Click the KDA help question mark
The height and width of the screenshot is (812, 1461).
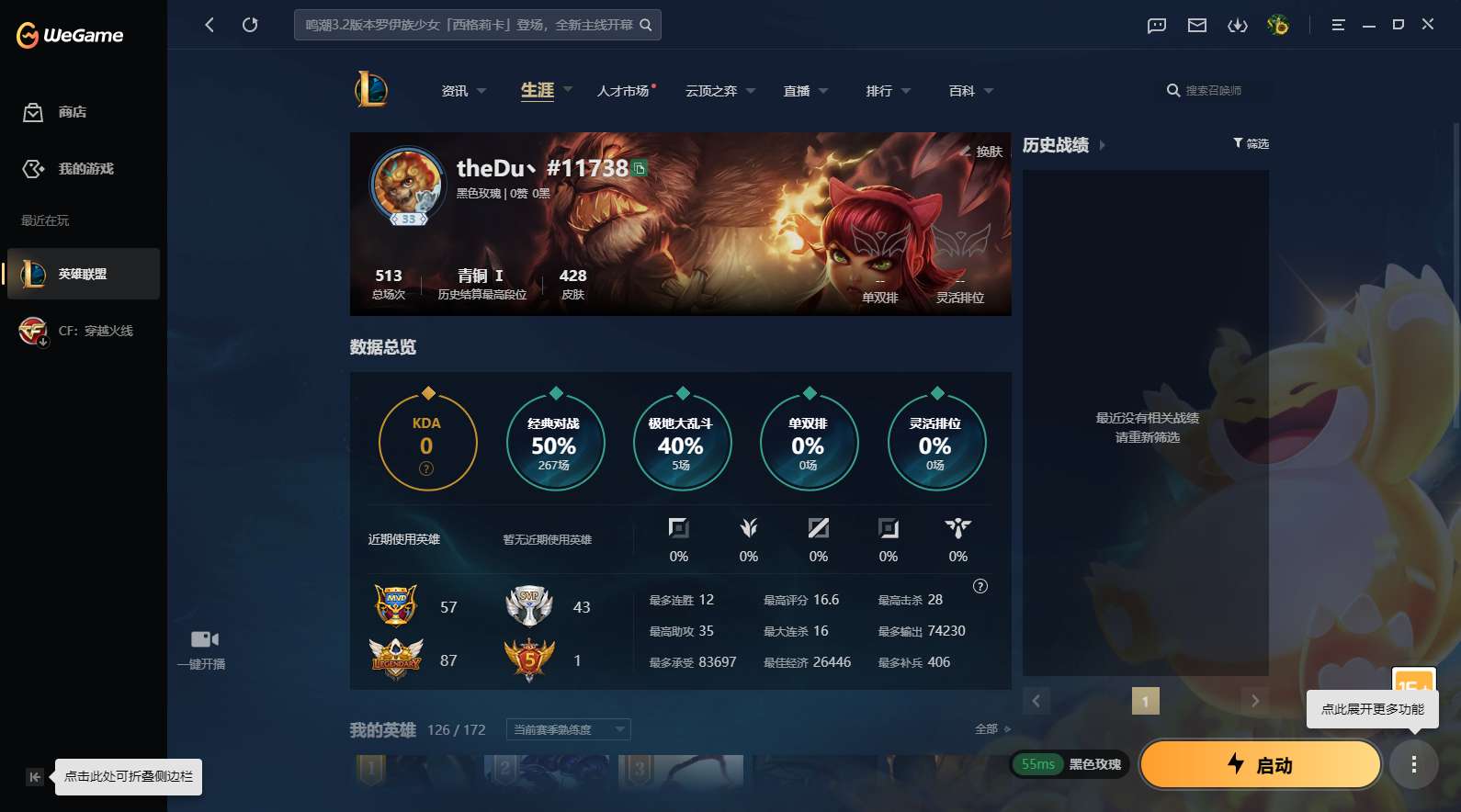[x=426, y=468]
